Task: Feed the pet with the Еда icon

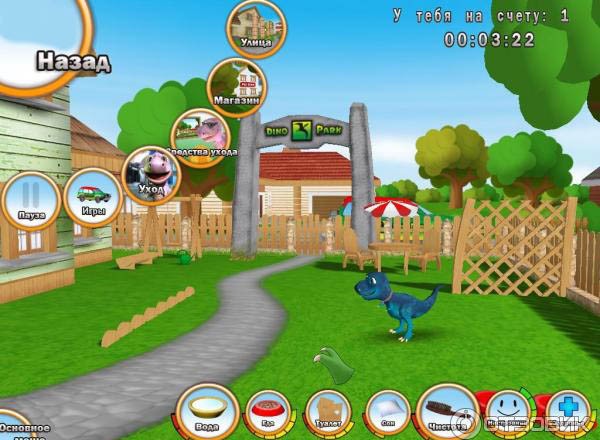Action: pos(268,413)
